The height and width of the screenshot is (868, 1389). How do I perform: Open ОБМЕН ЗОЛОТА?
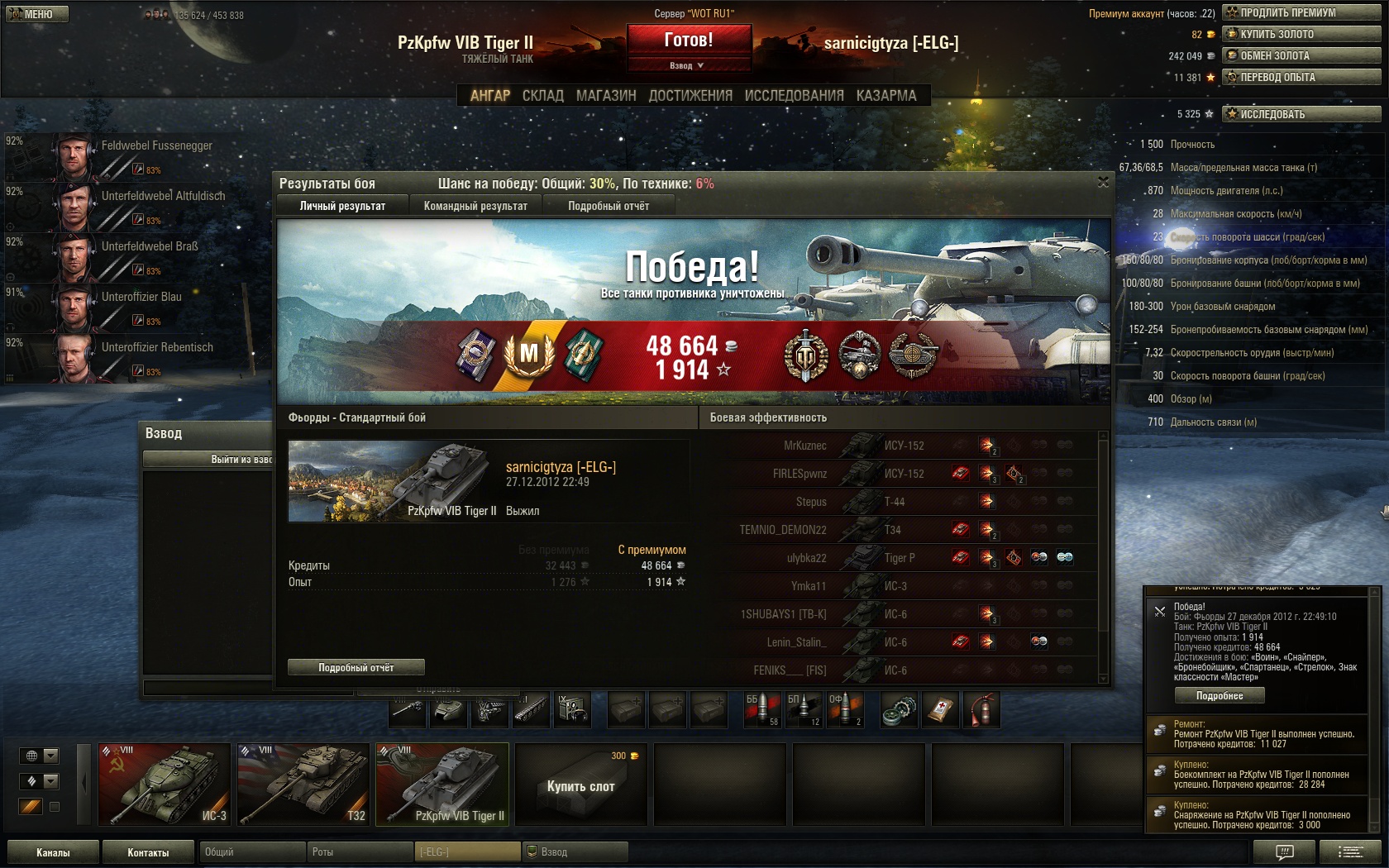tap(1301, 55)
